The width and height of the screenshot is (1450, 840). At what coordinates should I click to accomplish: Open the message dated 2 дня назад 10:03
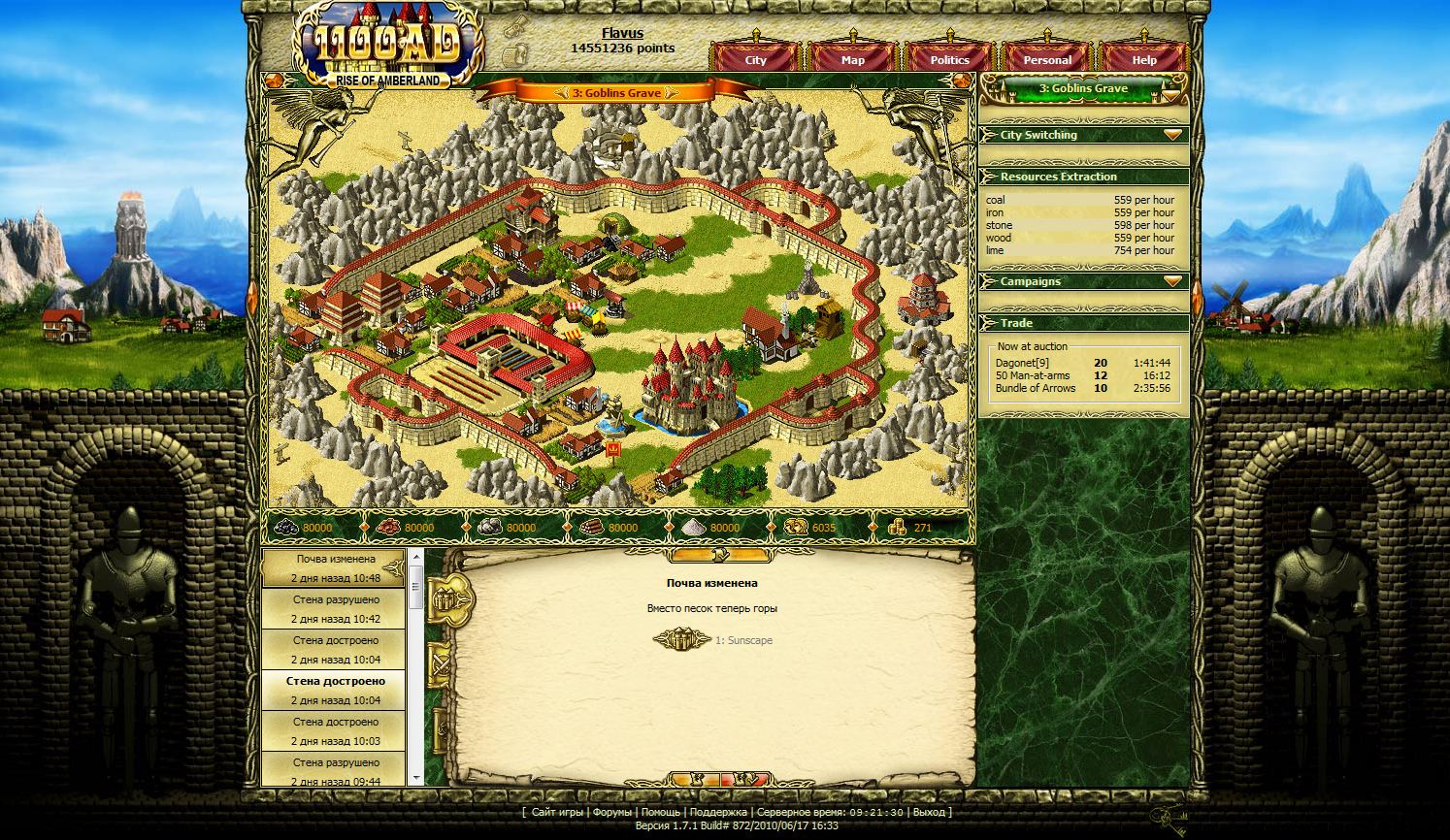pos(335,731)
